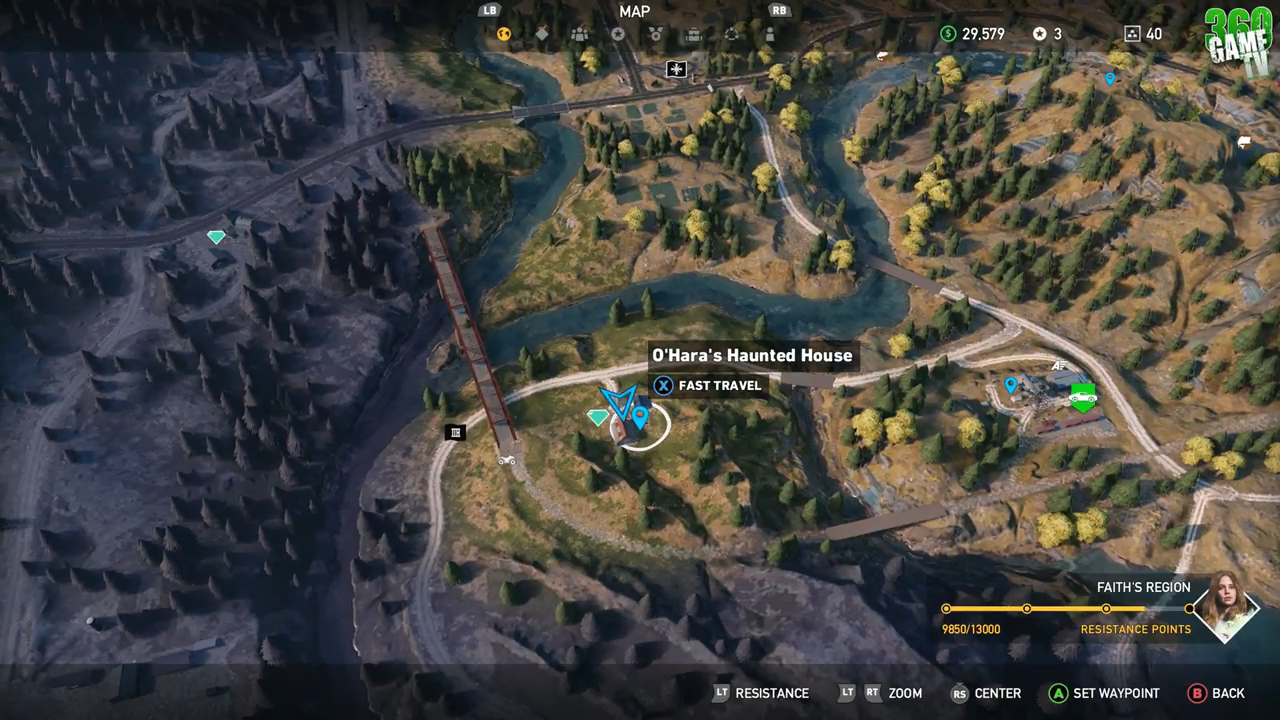Select the briefcase inventory icon

point(694,34)
